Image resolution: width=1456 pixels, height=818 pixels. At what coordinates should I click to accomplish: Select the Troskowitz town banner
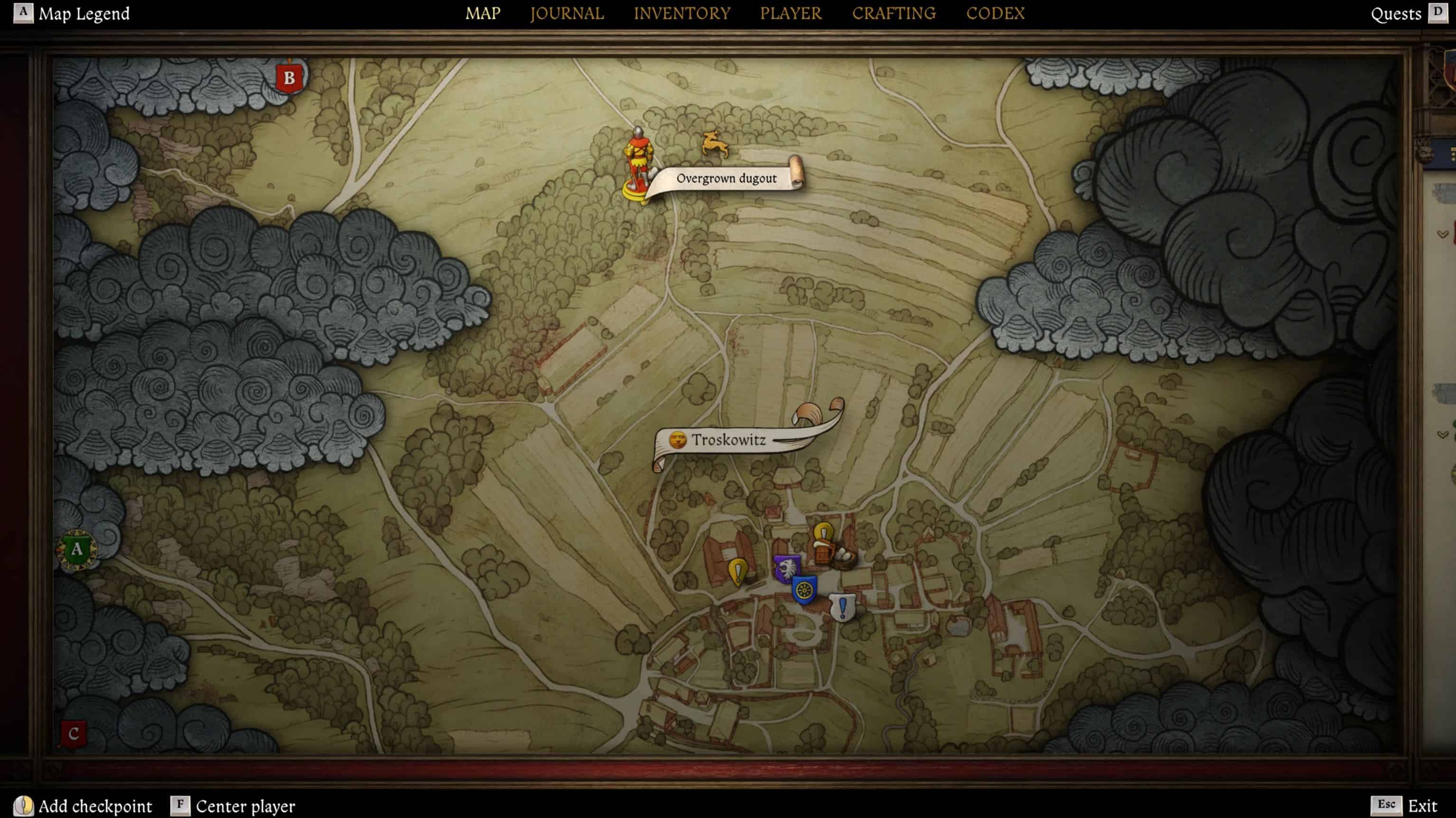click(x=729, y=440)
